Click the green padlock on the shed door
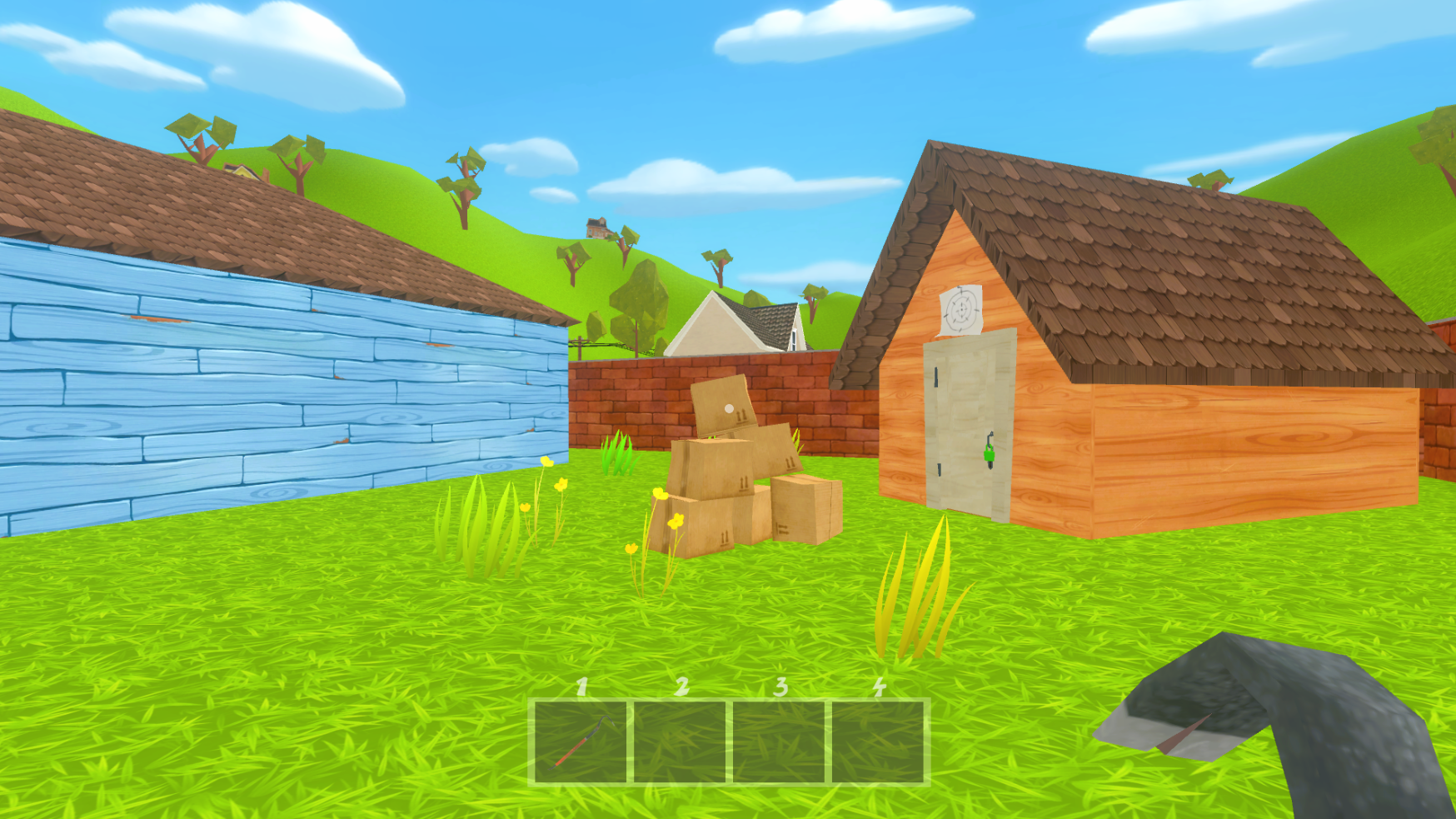Viewport: 1456px width, 819px height. tap(989, 456)
